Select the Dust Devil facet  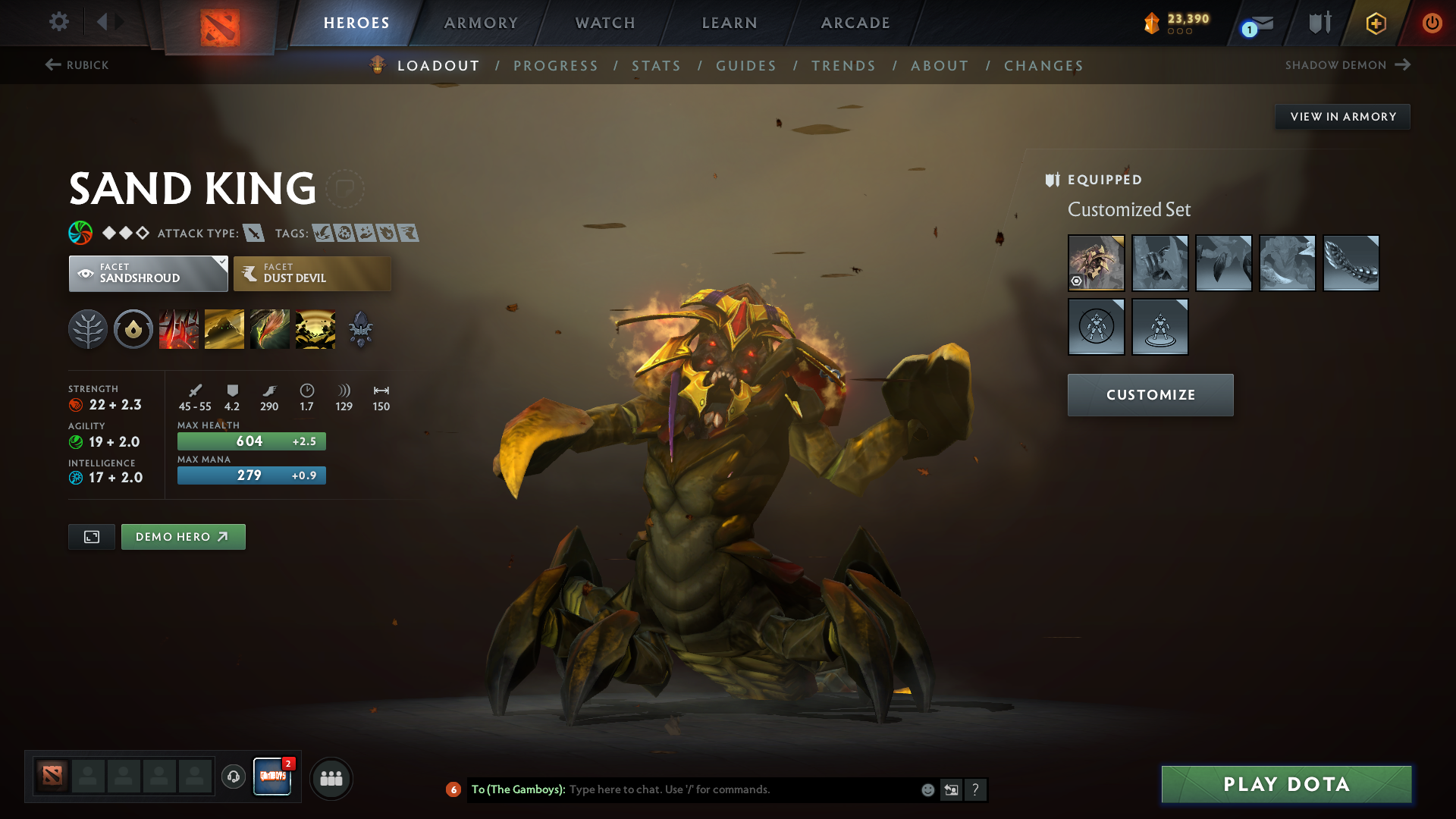click(312, 273)
